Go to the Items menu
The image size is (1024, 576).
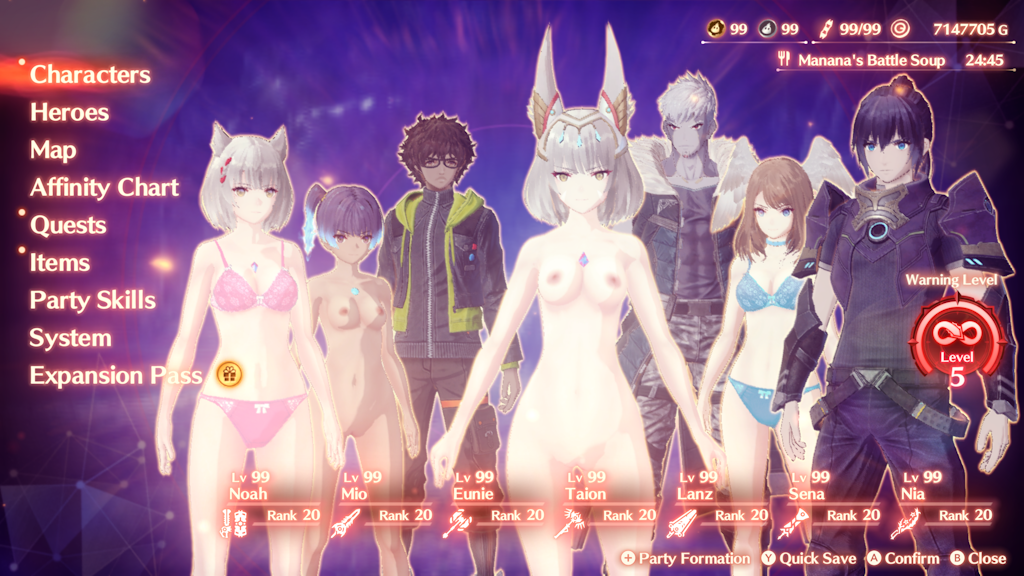[59, 263]
